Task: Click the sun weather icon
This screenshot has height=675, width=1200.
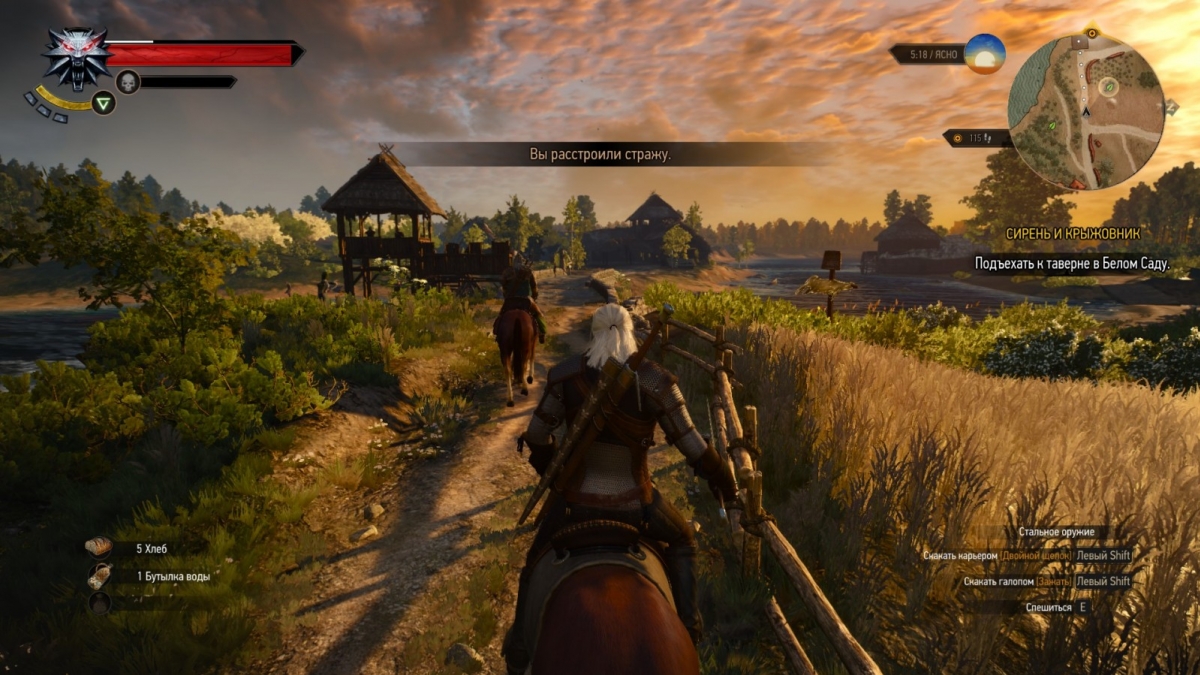Action: [x=984, y=53]
